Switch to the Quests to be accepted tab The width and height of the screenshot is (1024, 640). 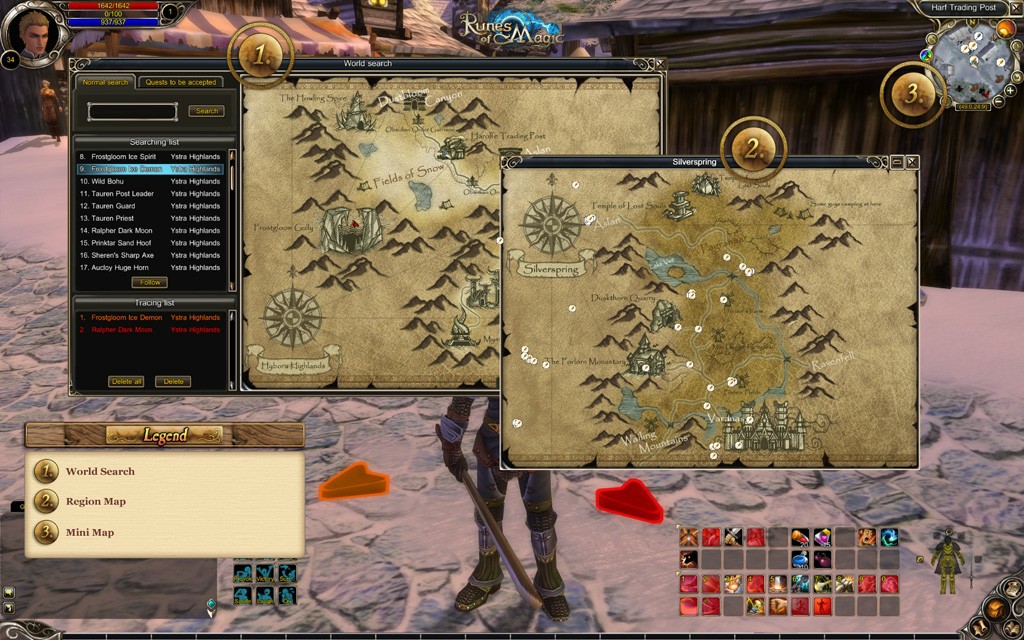(x=181, y=82)
